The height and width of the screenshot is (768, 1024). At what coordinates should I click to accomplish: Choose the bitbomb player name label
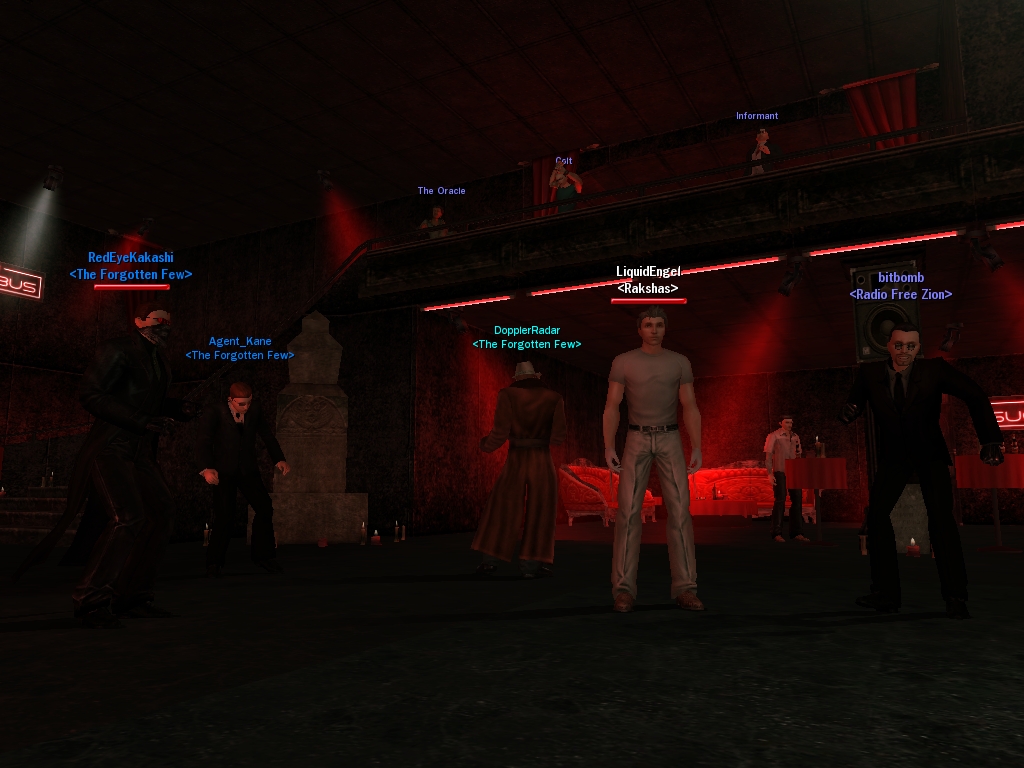[x=901, y=278]
